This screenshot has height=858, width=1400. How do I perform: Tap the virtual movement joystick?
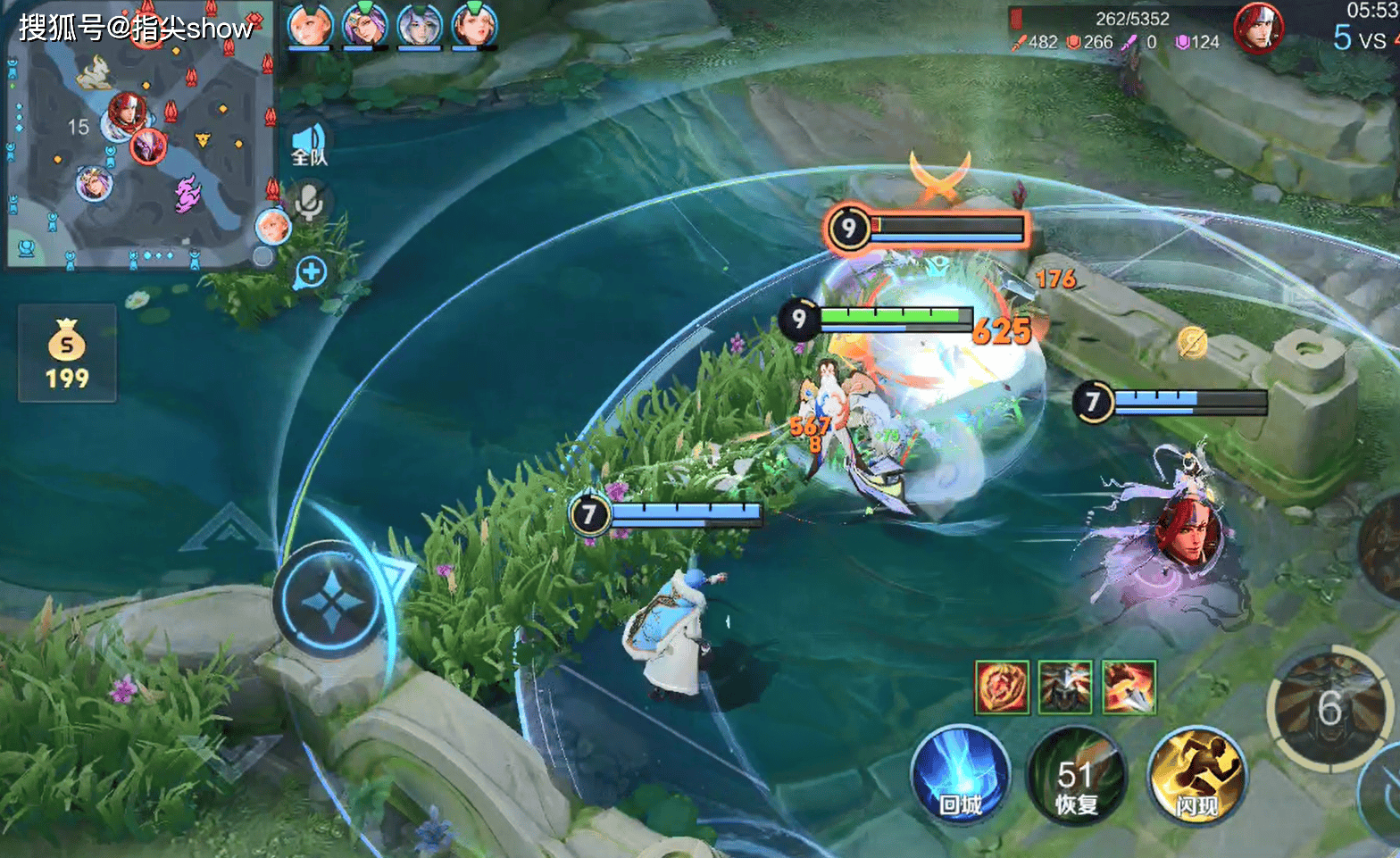pyautogui.click(x=331, y=600)
